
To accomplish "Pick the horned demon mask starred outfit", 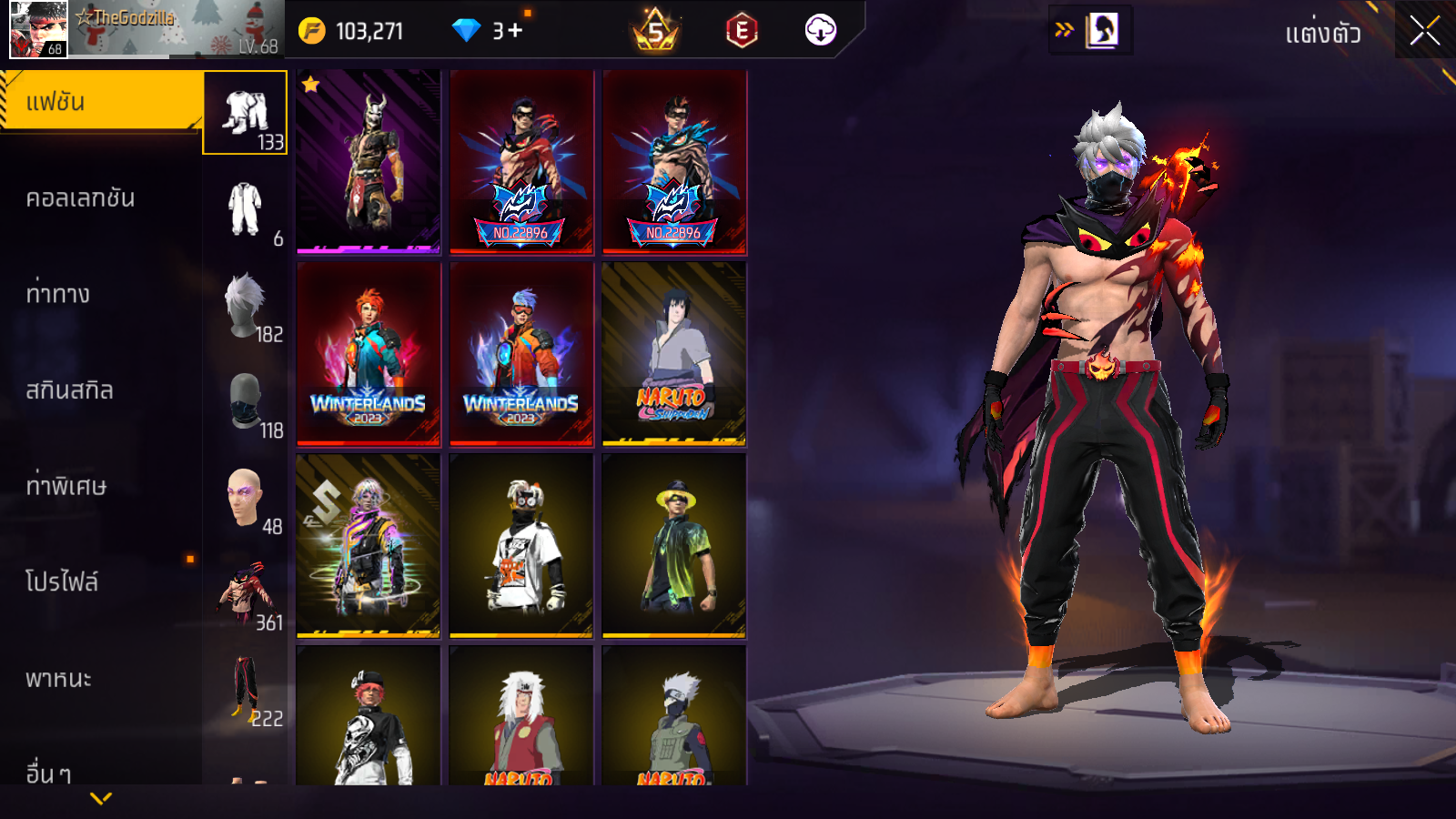I will coord(369,161).
